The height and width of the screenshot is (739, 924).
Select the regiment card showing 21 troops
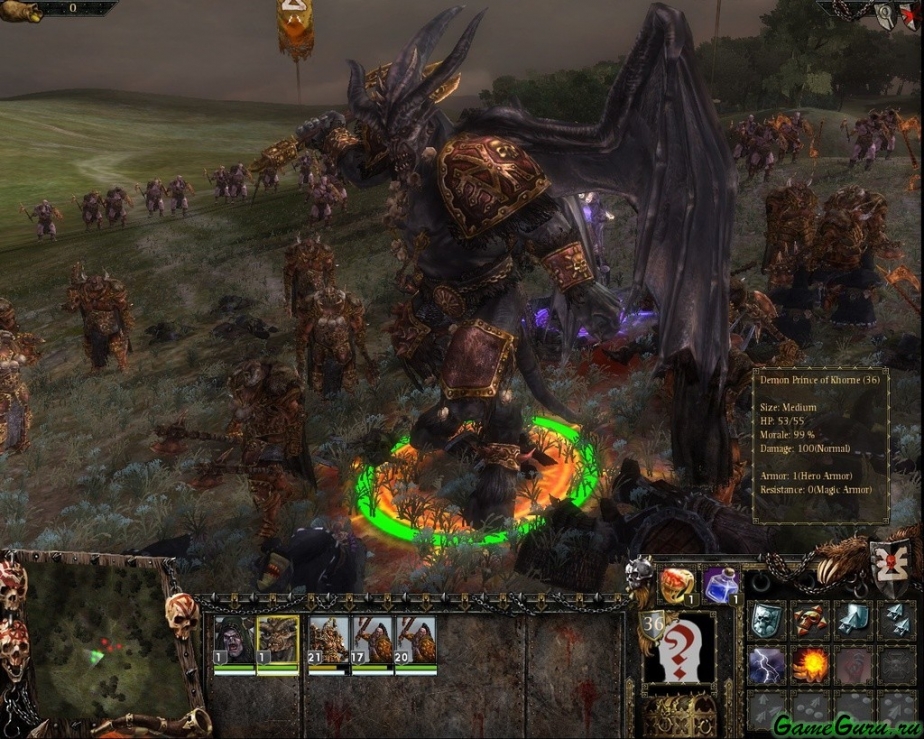pyautogui.click(x=327, y=640)
